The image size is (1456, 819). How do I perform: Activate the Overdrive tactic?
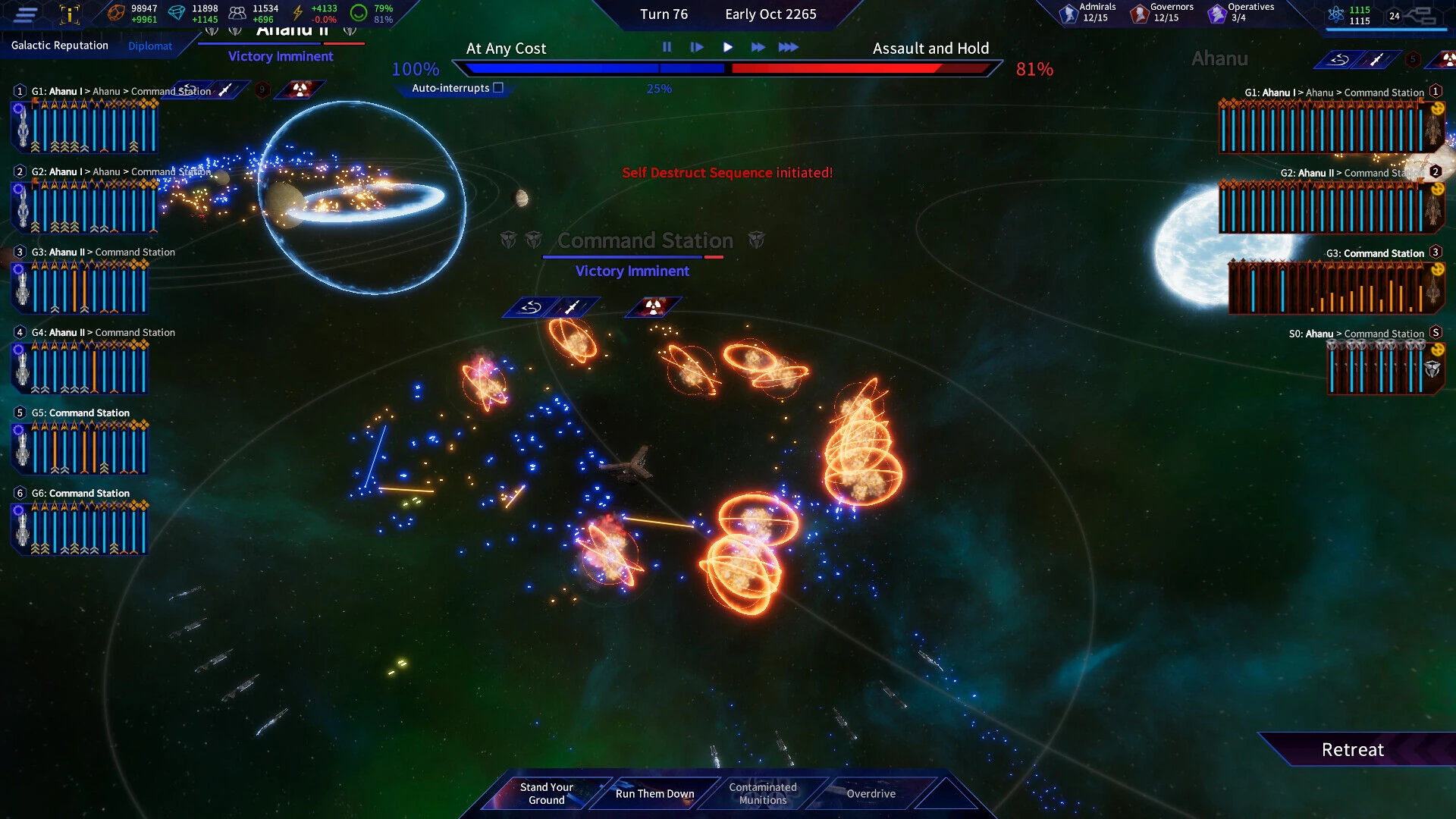coord(871,793)
